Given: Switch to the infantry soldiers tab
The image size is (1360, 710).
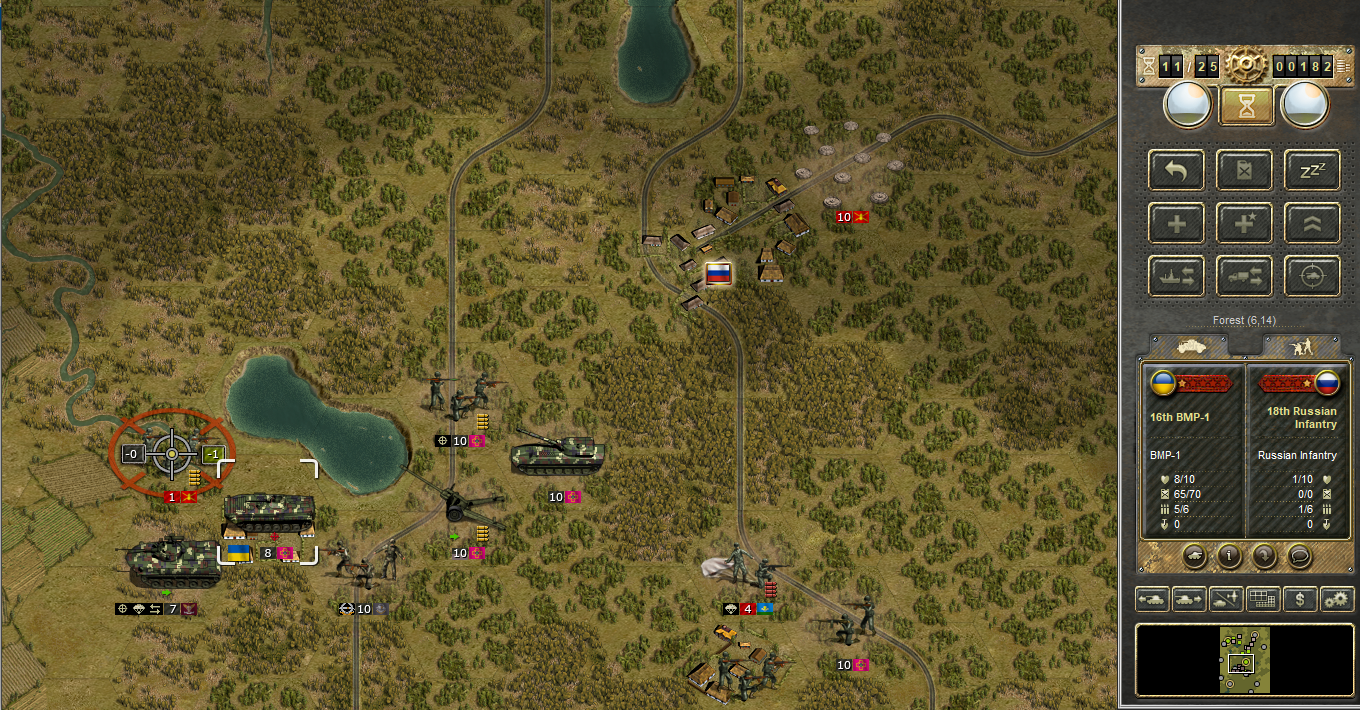Looking at the screenshot, I should [1300, 345].
